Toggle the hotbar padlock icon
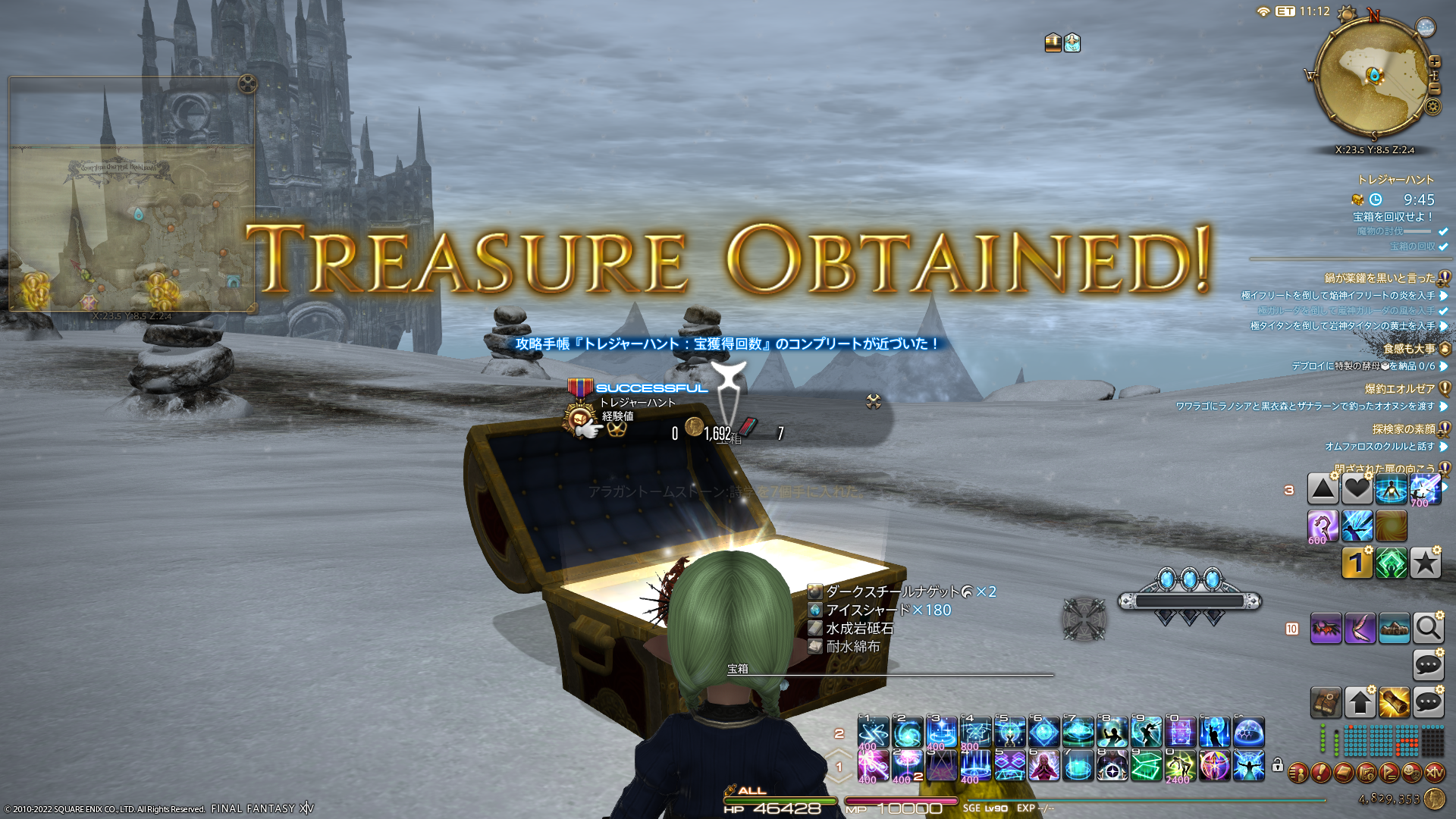The height and width of the screenshot is (819, 1456). pyautogui.click(x=1278, y=765)
